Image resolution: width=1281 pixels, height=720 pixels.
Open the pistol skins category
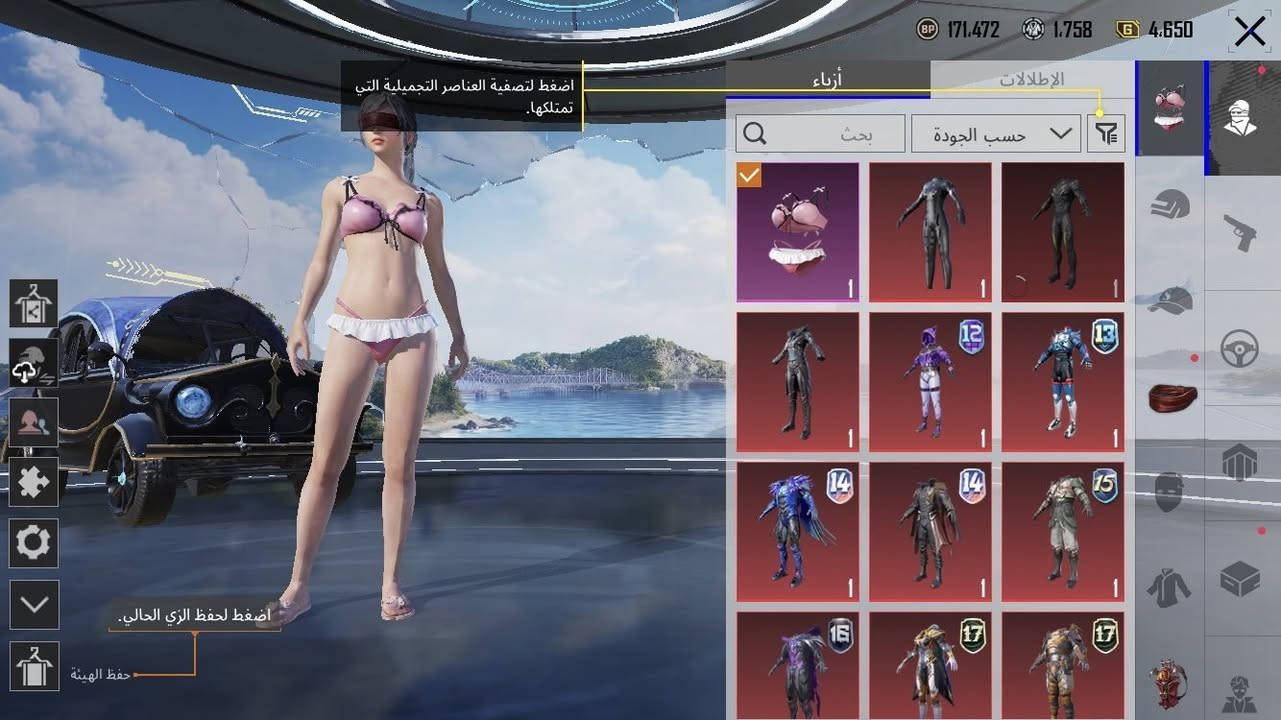tap(1240, 230)
